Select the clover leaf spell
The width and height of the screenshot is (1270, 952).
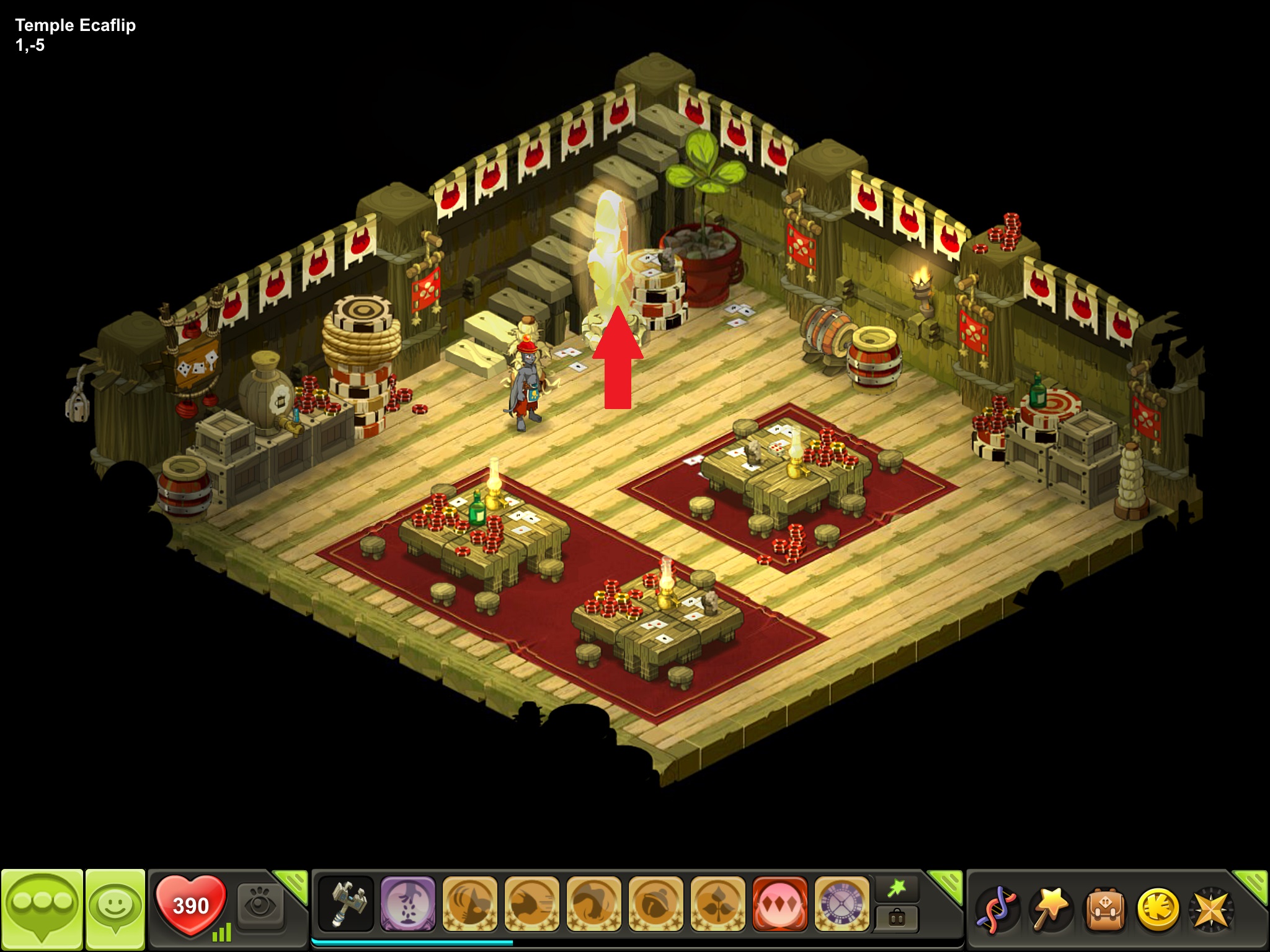tap(717, 904)
